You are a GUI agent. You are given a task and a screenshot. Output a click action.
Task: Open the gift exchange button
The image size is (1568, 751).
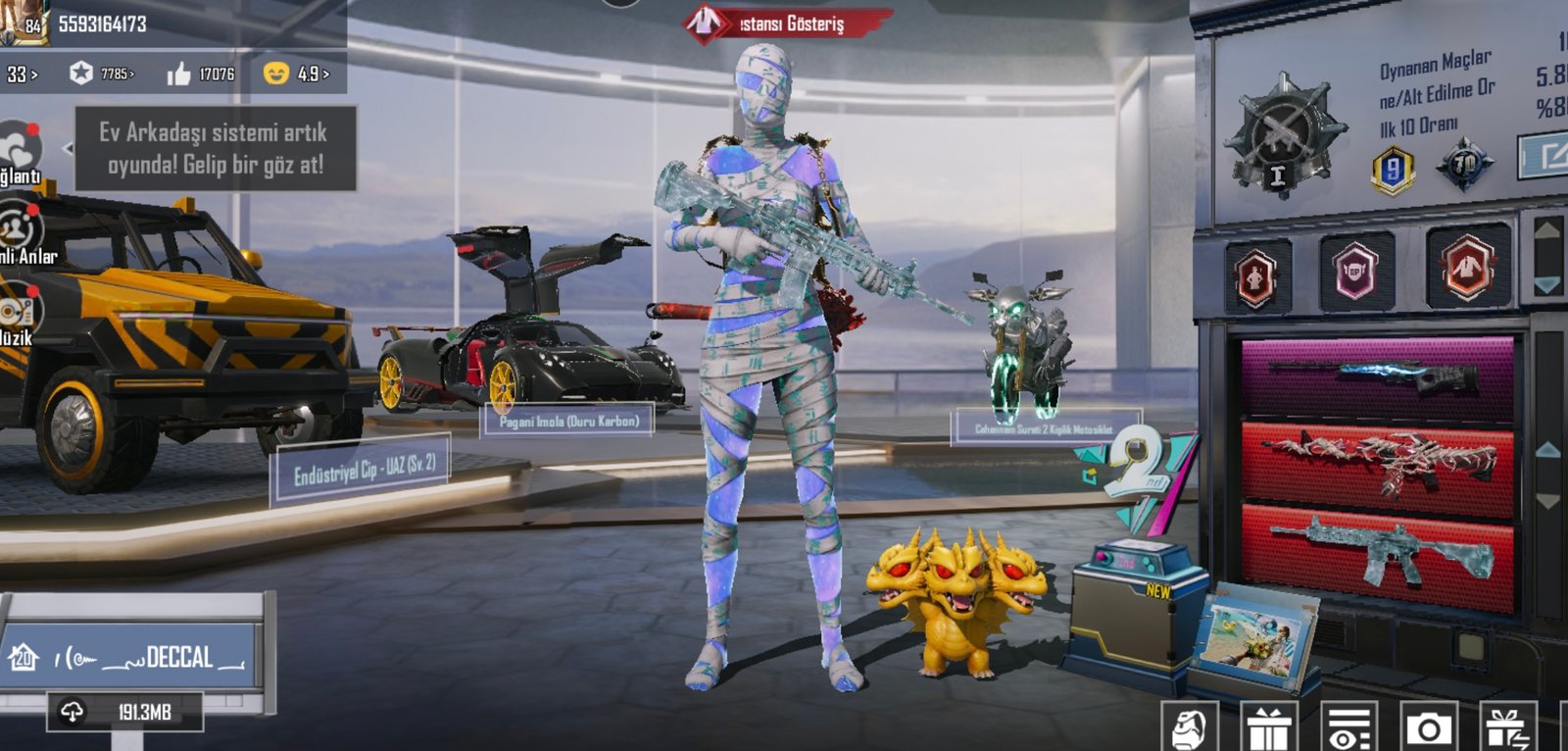1508,727
